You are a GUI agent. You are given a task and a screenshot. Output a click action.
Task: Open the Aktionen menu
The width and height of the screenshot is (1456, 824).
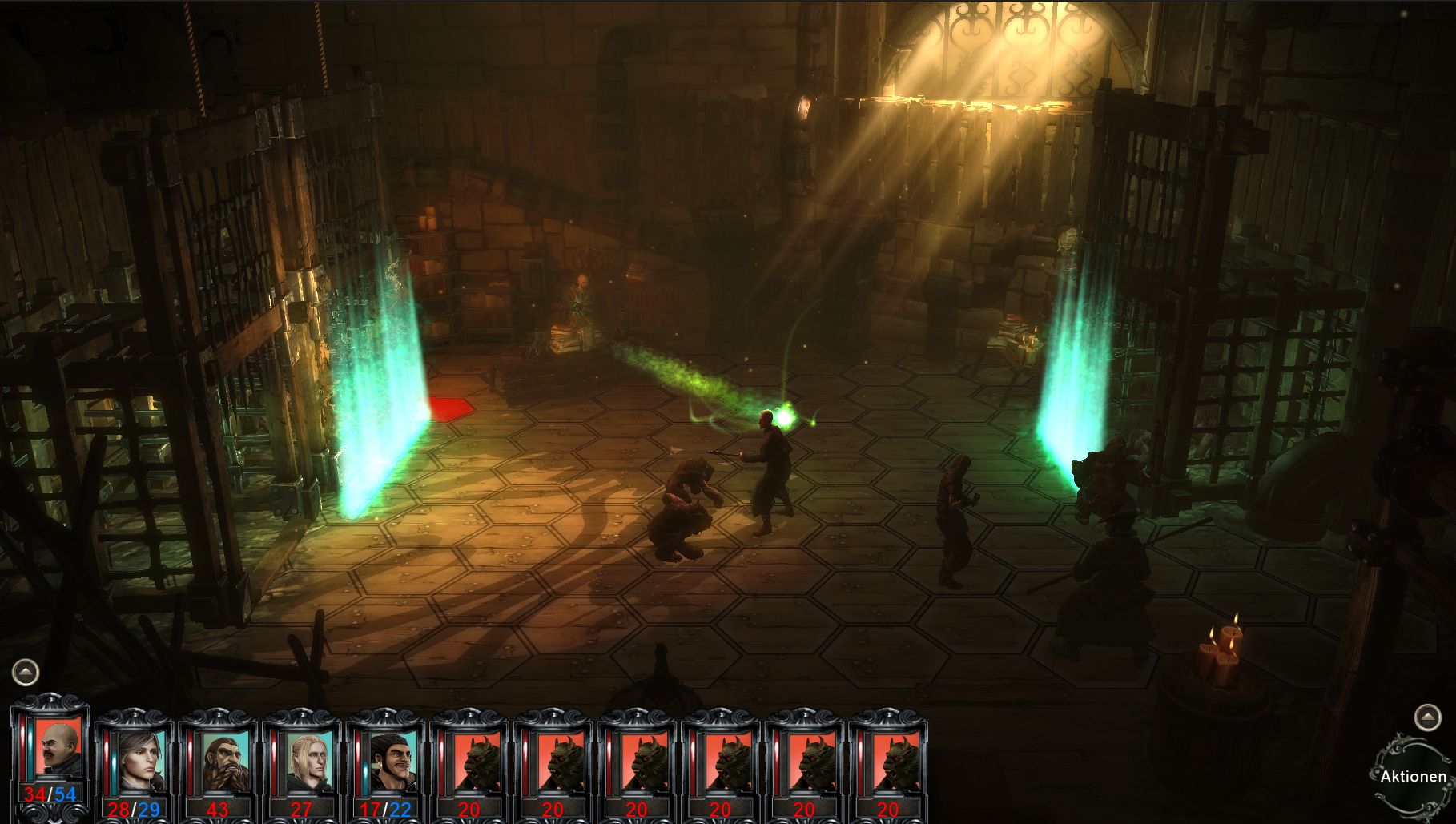1413,776
